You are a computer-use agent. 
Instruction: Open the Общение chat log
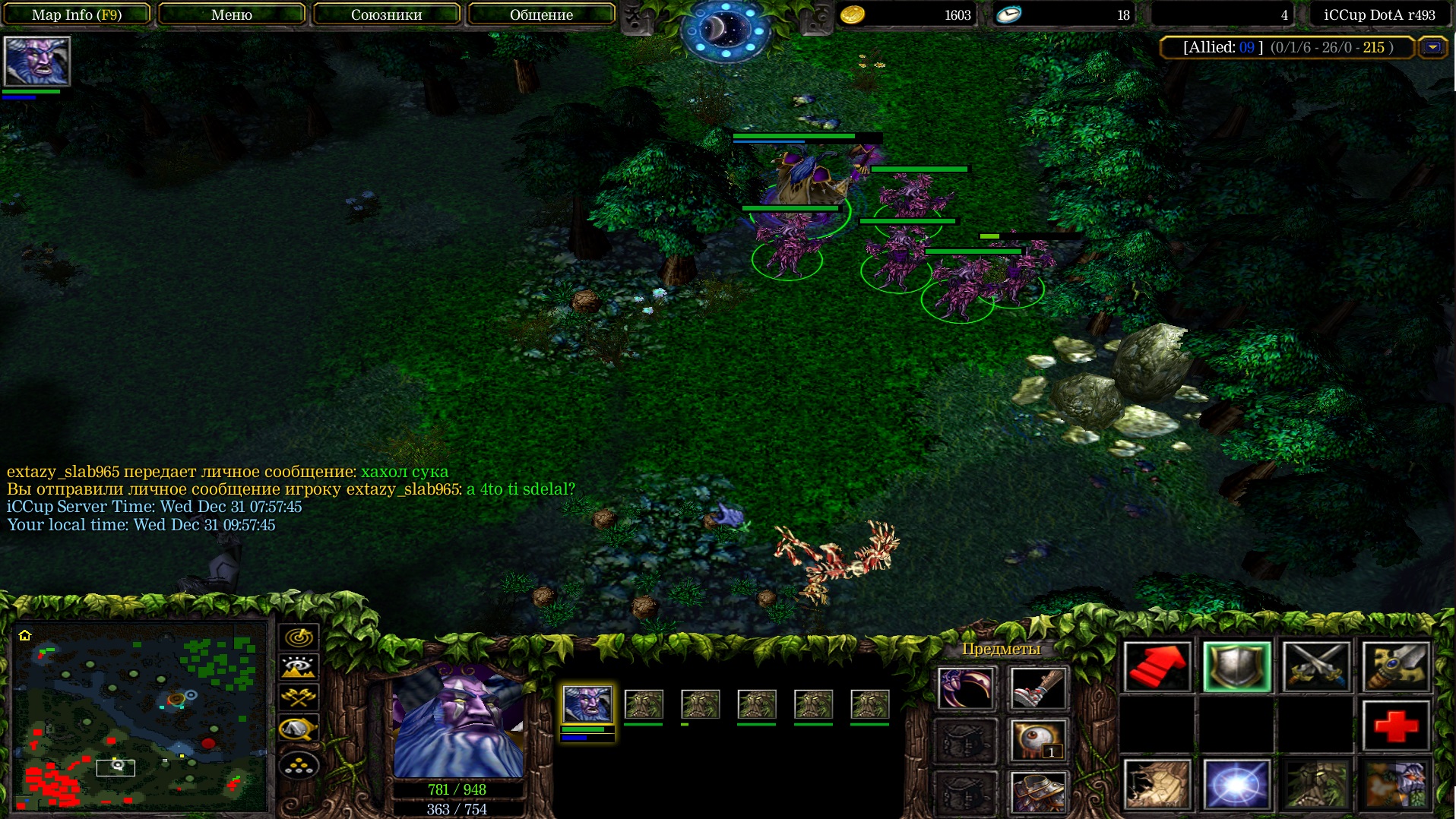pyautogui.click(x=541, y=14)
